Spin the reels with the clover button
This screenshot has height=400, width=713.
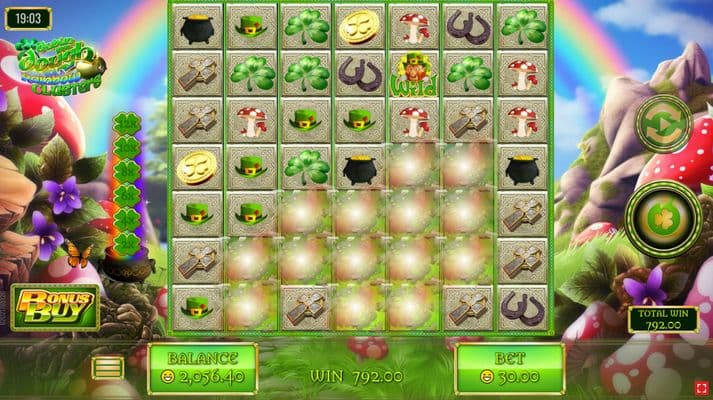[x=663, y=216]
